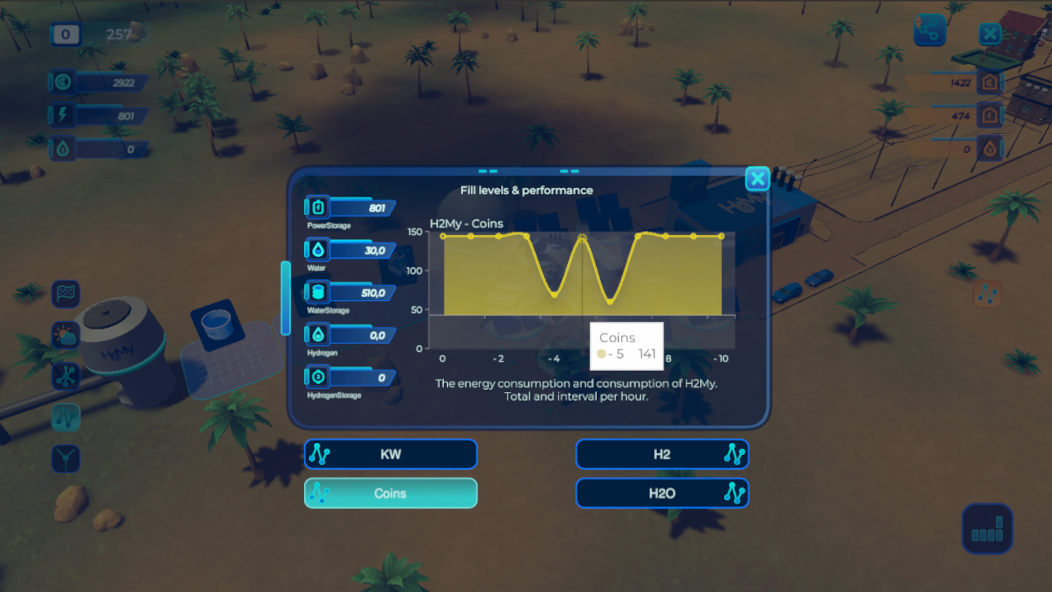
Task: Click the WaterStorage tank icon
Action: tap(318, 293)
